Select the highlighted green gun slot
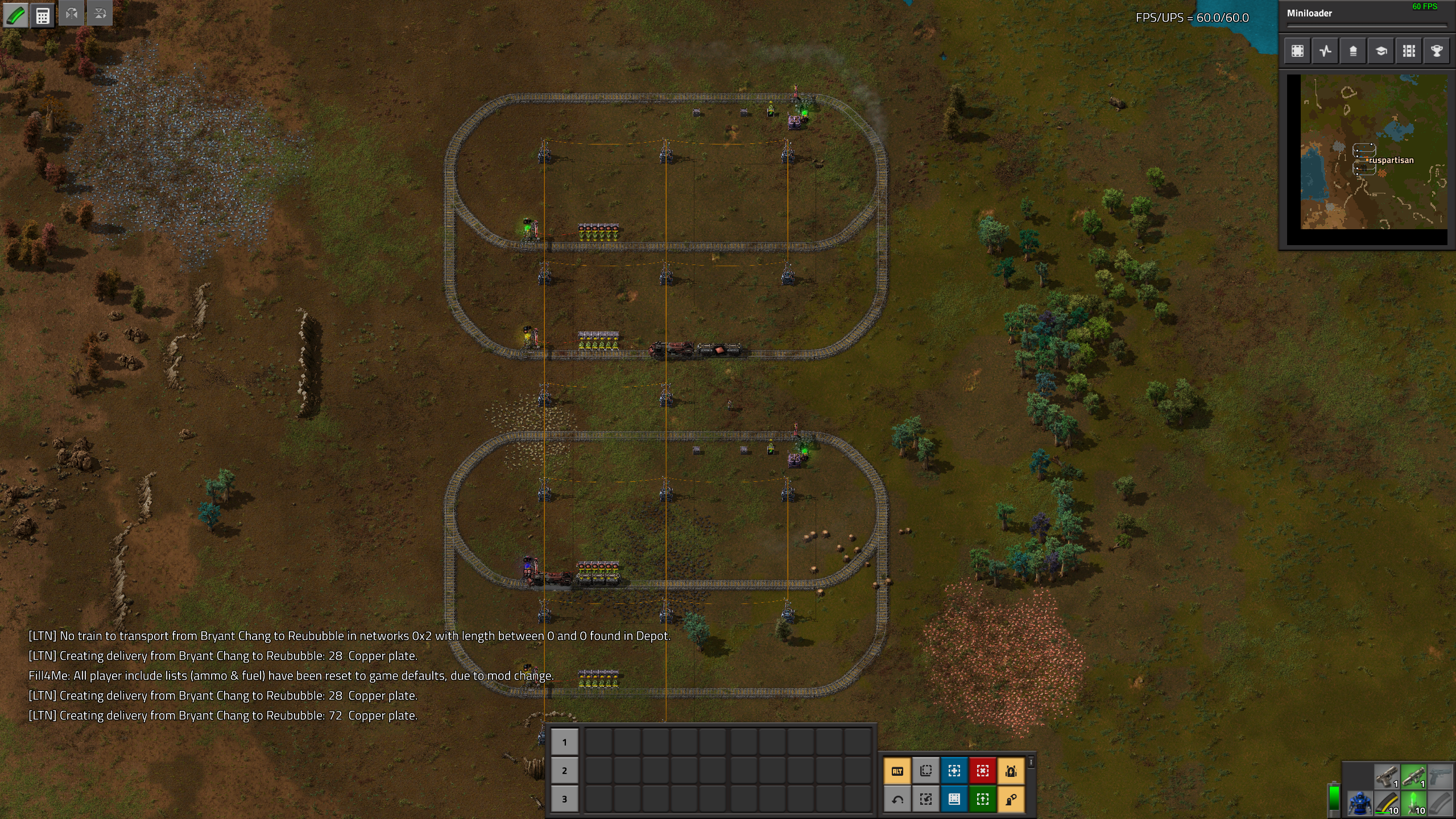Viewport: 1456px width, 819px height. pyautogui.click(x=1414, y=776)
